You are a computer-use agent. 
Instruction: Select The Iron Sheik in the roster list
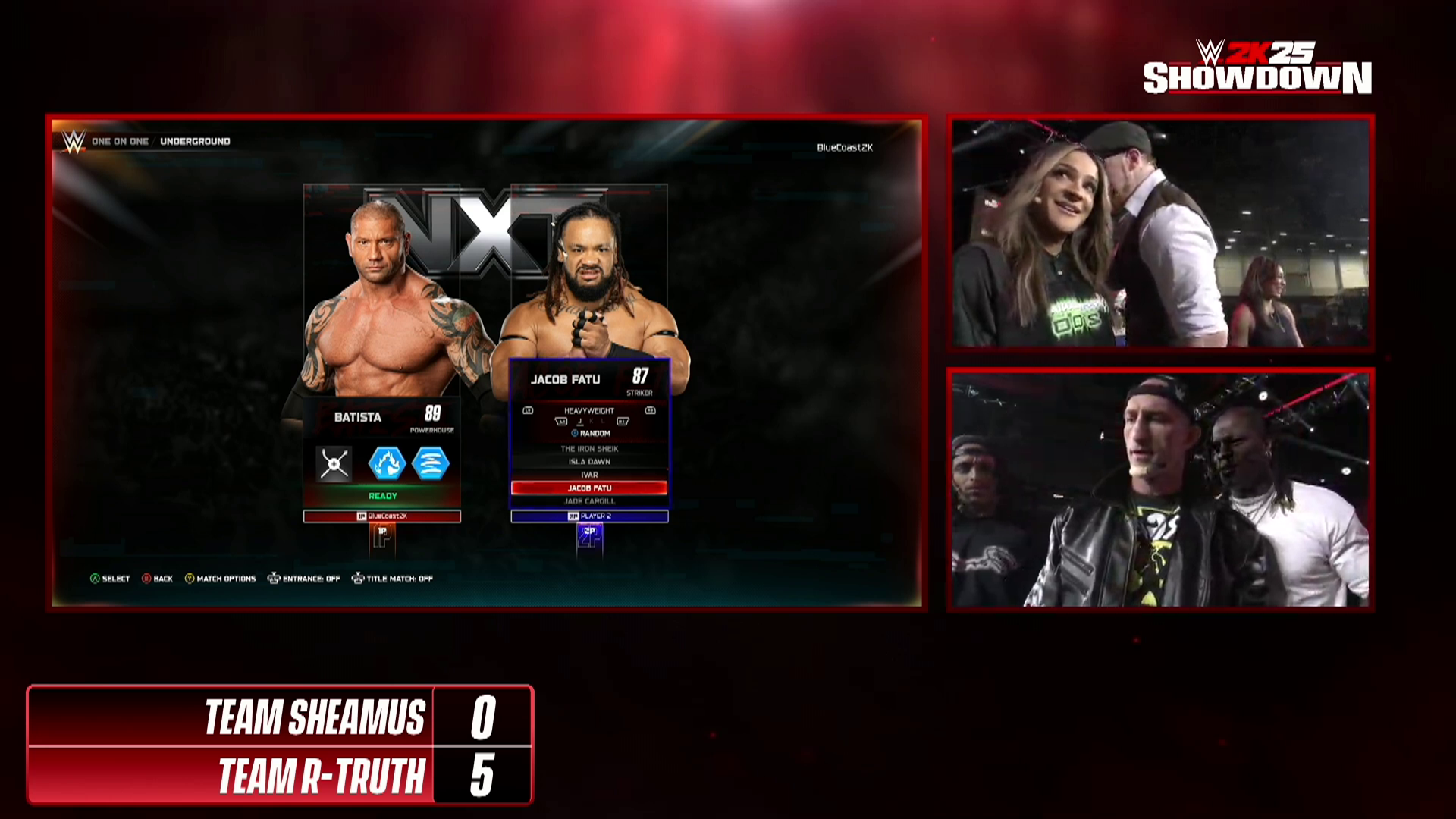(x=589, y=449)
